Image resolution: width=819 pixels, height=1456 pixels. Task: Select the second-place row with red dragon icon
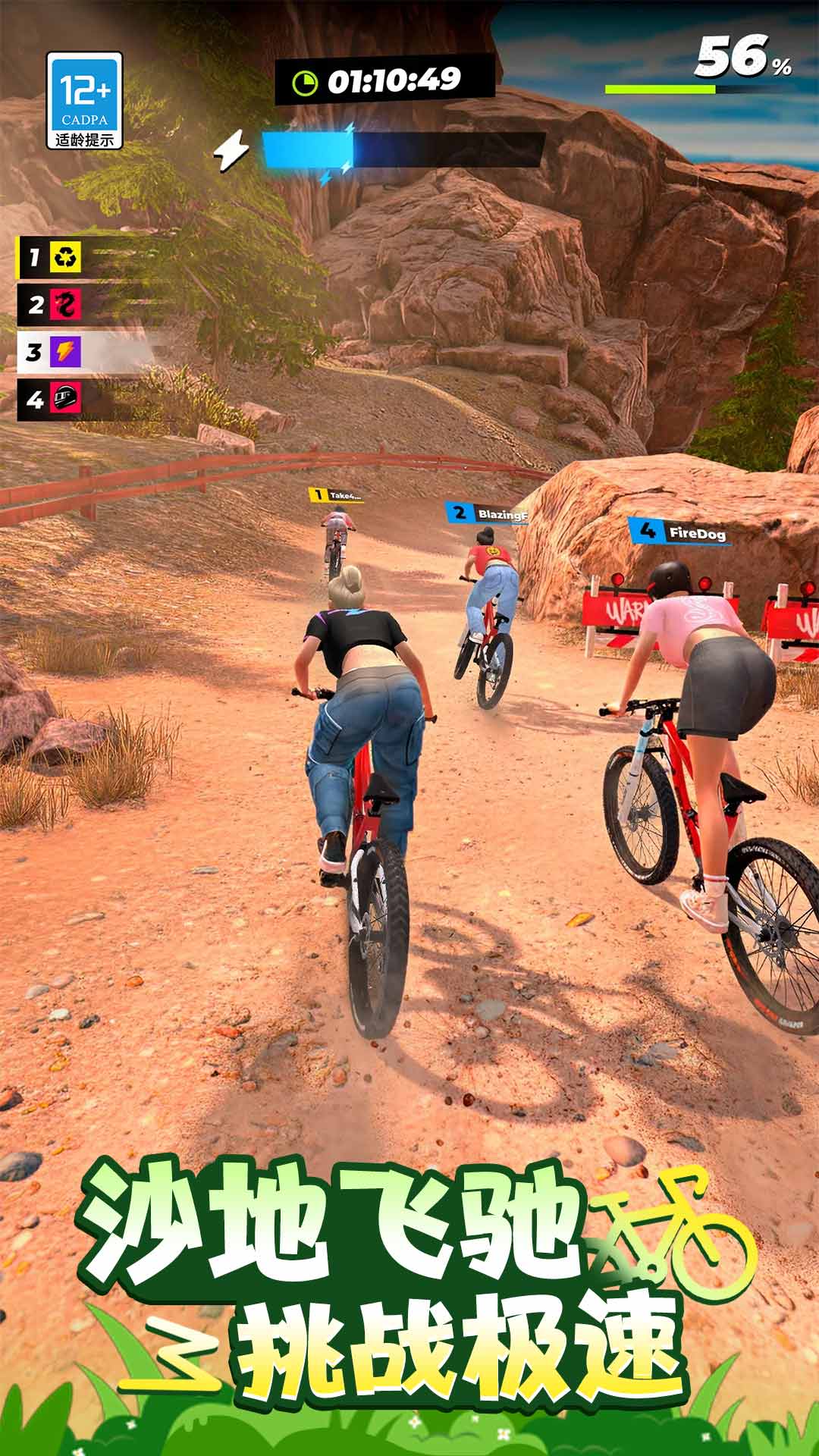pyautogui.click(x=51, y=305)
